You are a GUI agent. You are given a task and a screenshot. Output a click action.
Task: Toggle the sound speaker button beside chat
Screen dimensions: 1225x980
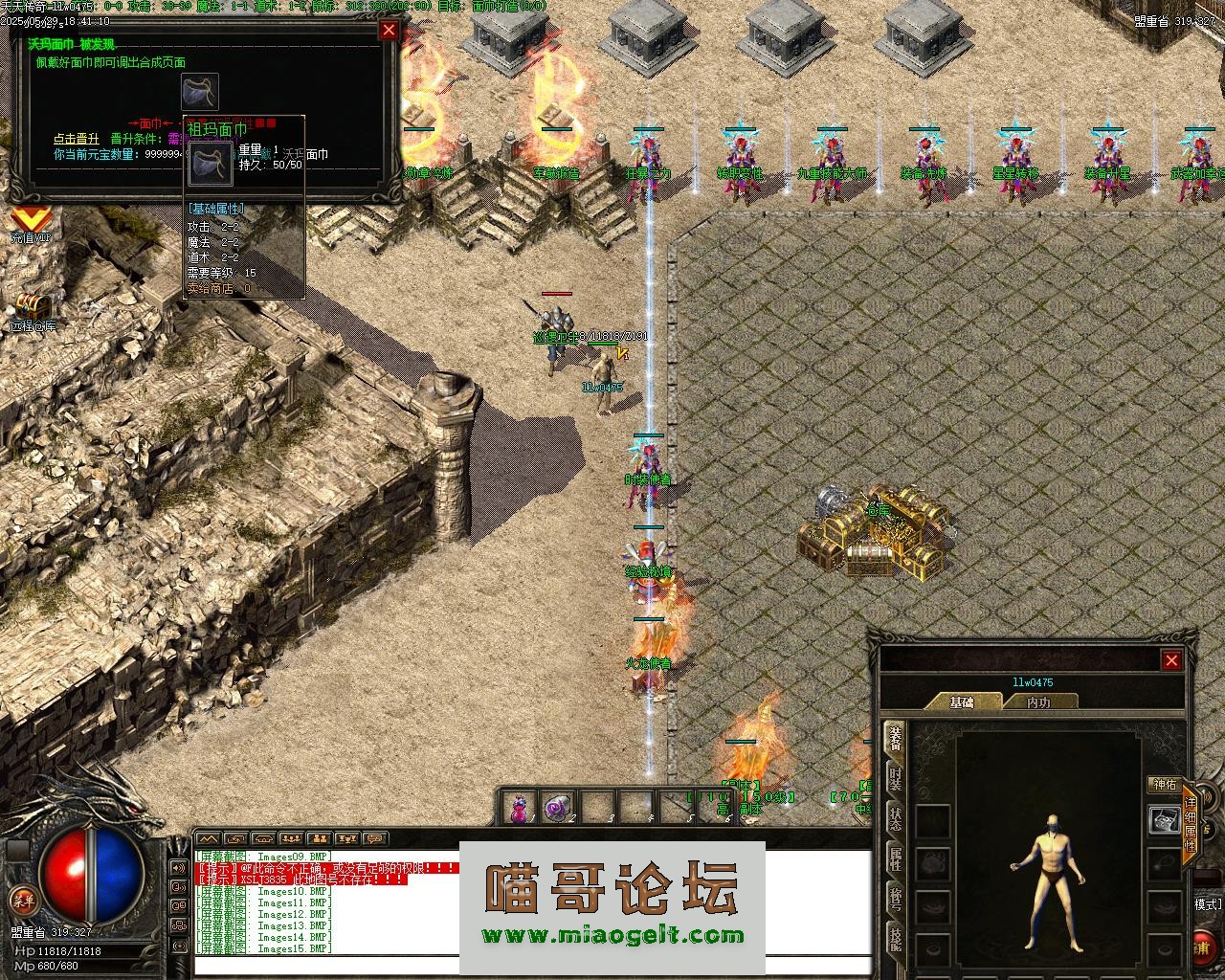click(x=179, y=868)
